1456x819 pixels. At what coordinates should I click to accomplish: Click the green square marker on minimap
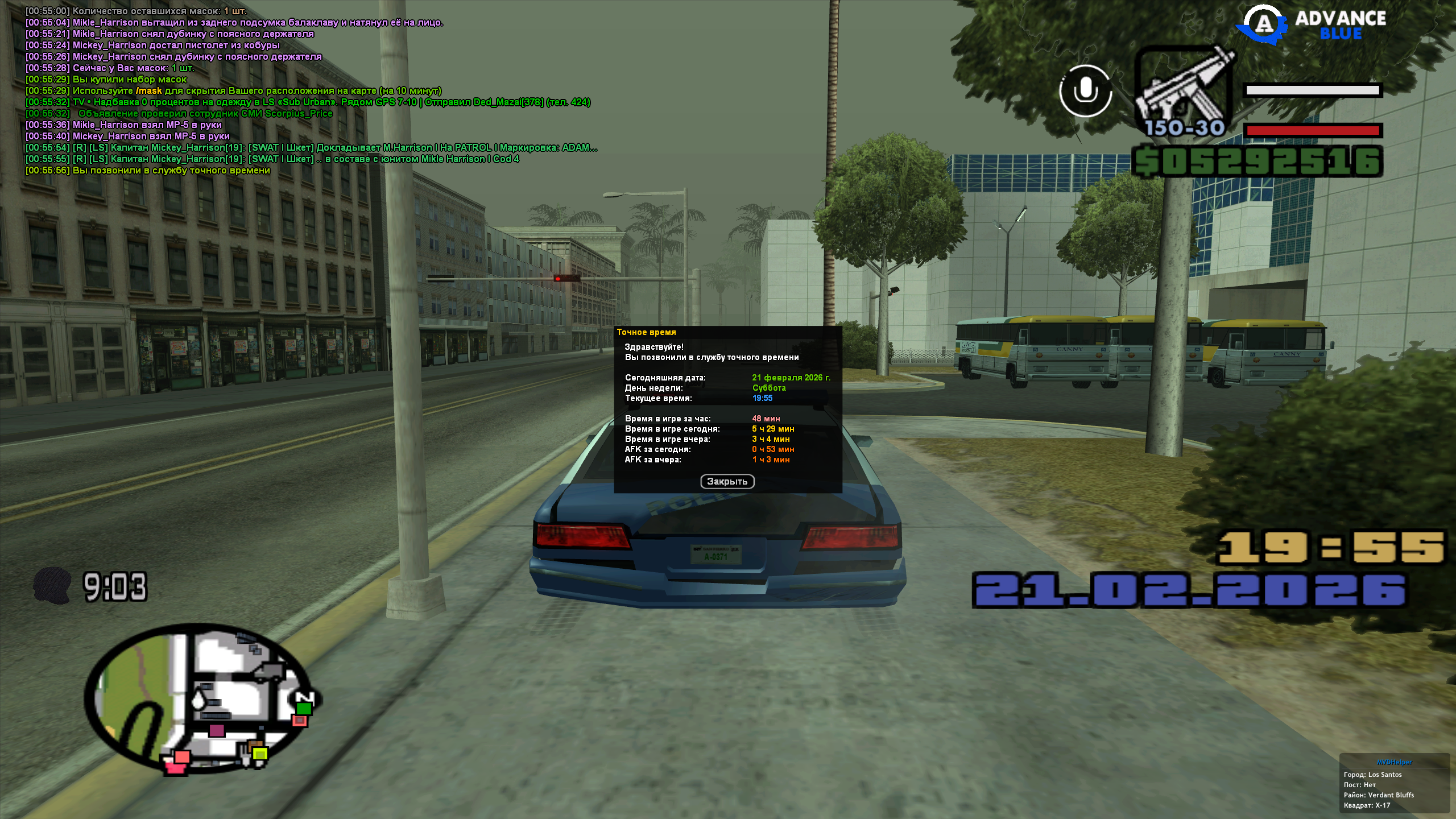pos(304,708)
